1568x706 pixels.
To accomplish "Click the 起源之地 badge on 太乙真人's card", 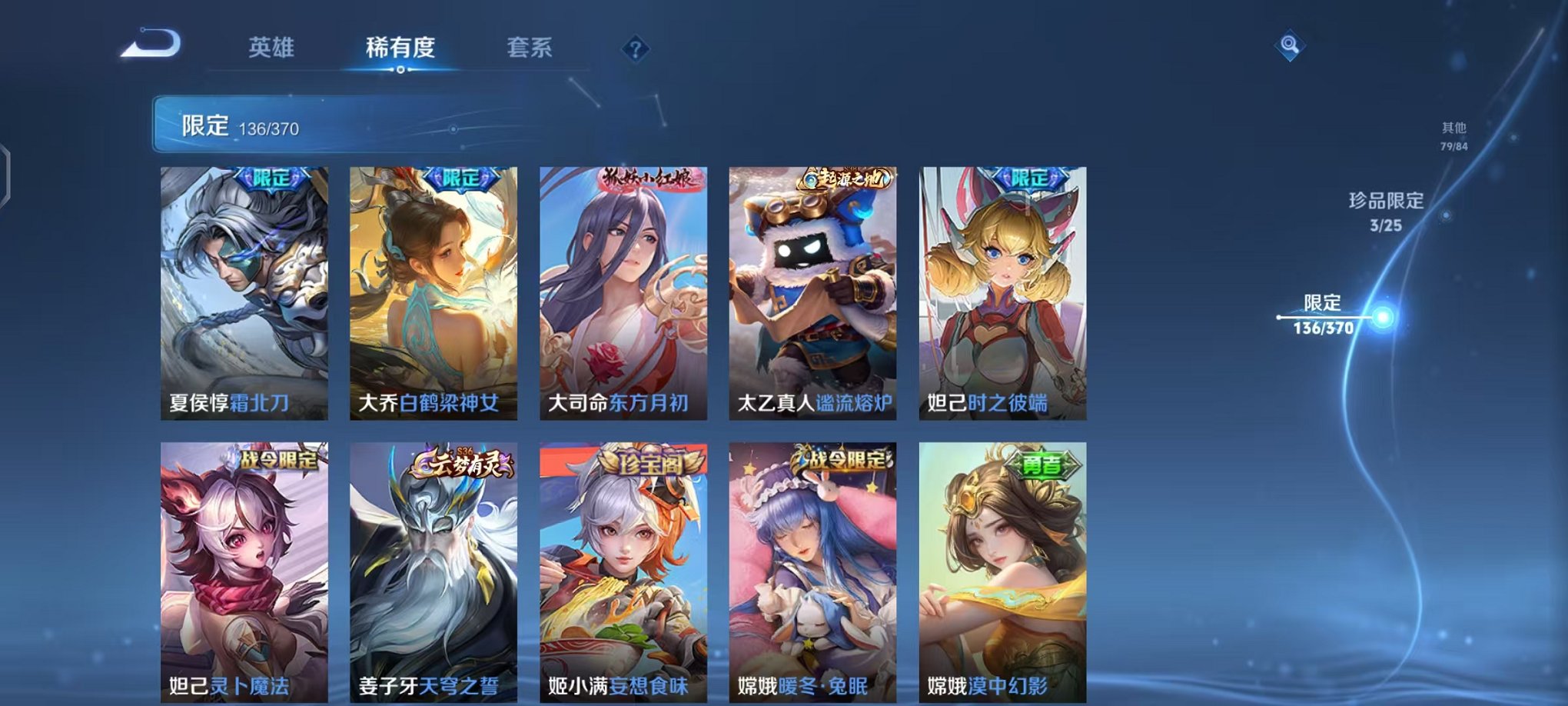I will click(845, 177).
